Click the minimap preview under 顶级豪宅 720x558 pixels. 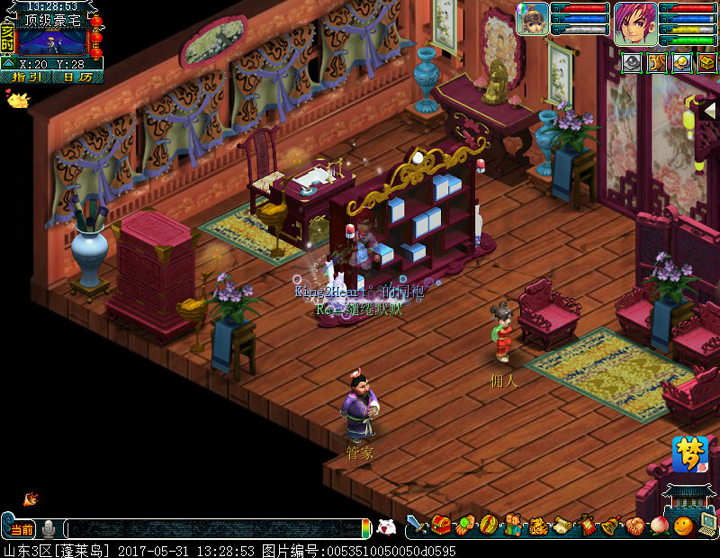coord(52,43)
